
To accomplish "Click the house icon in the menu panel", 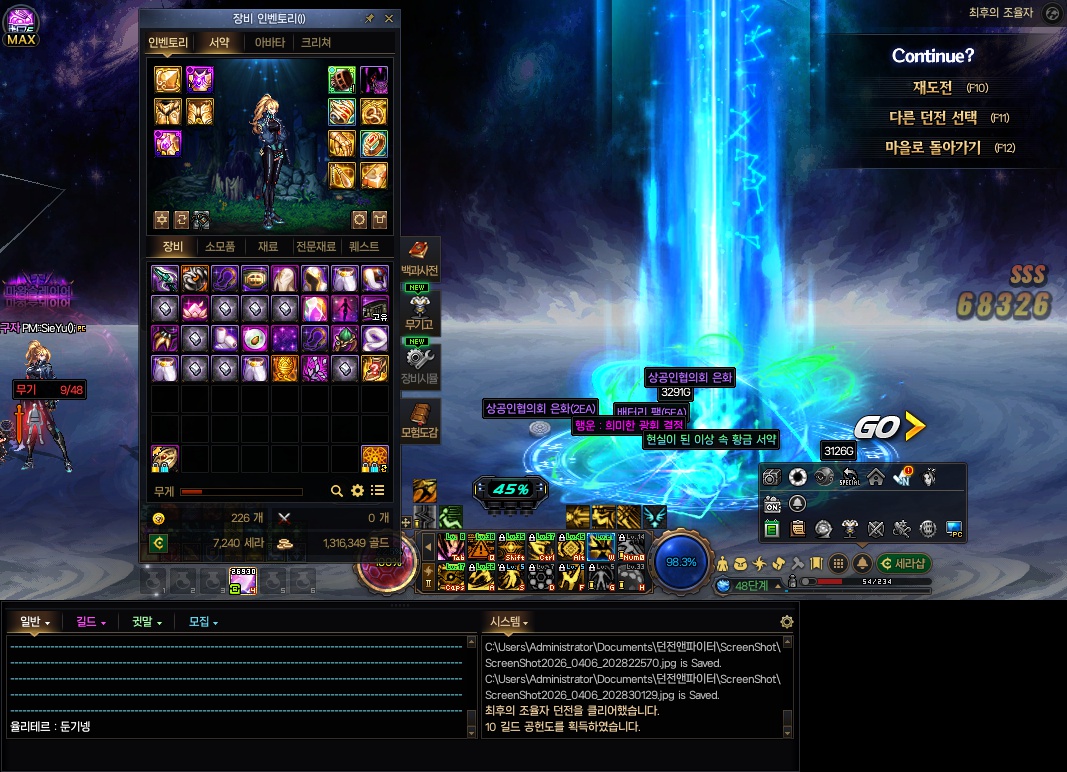I will coord(875,477).
